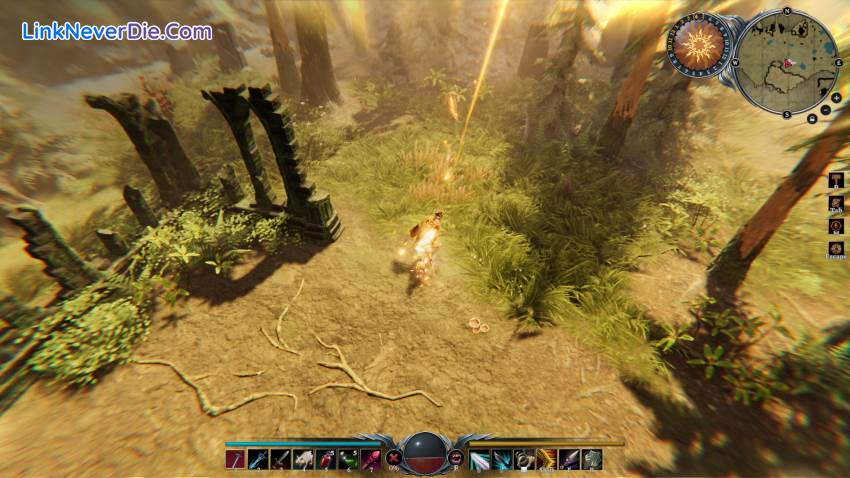The image size is (850, 478).
Task: Zoom out the minimap with minus button
Action: [x=823, y=110]
